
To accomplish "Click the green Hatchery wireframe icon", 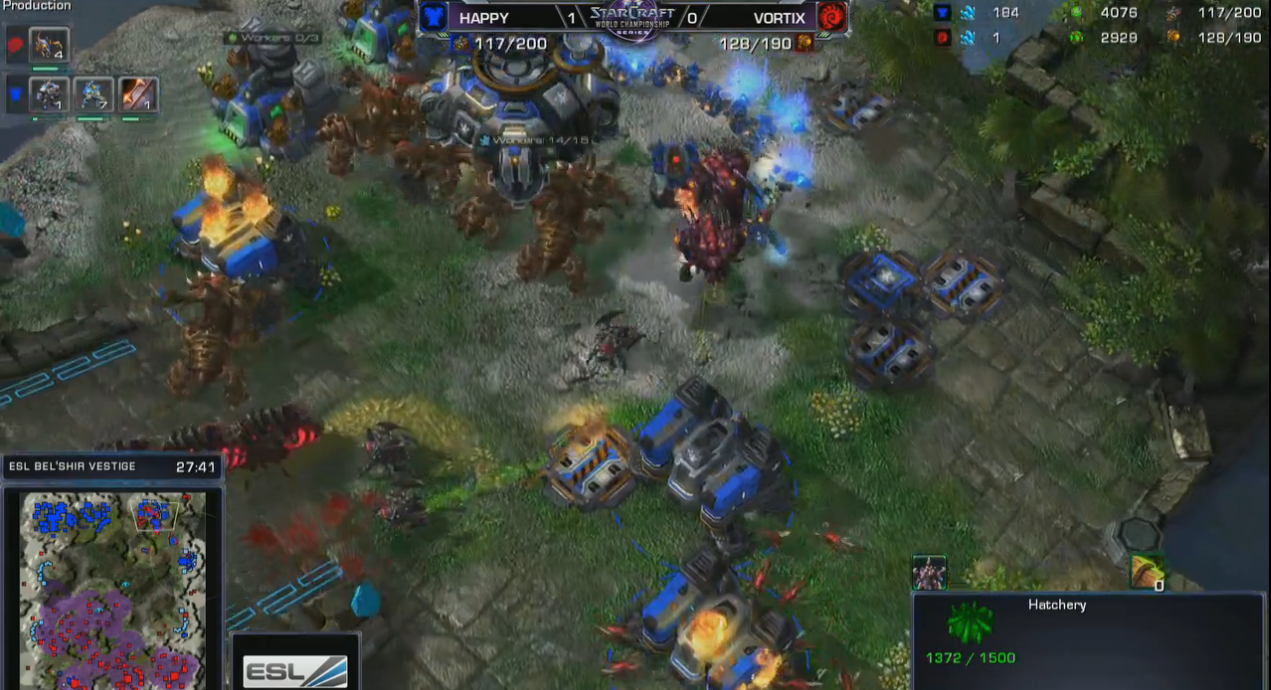I will coord(971,624).
